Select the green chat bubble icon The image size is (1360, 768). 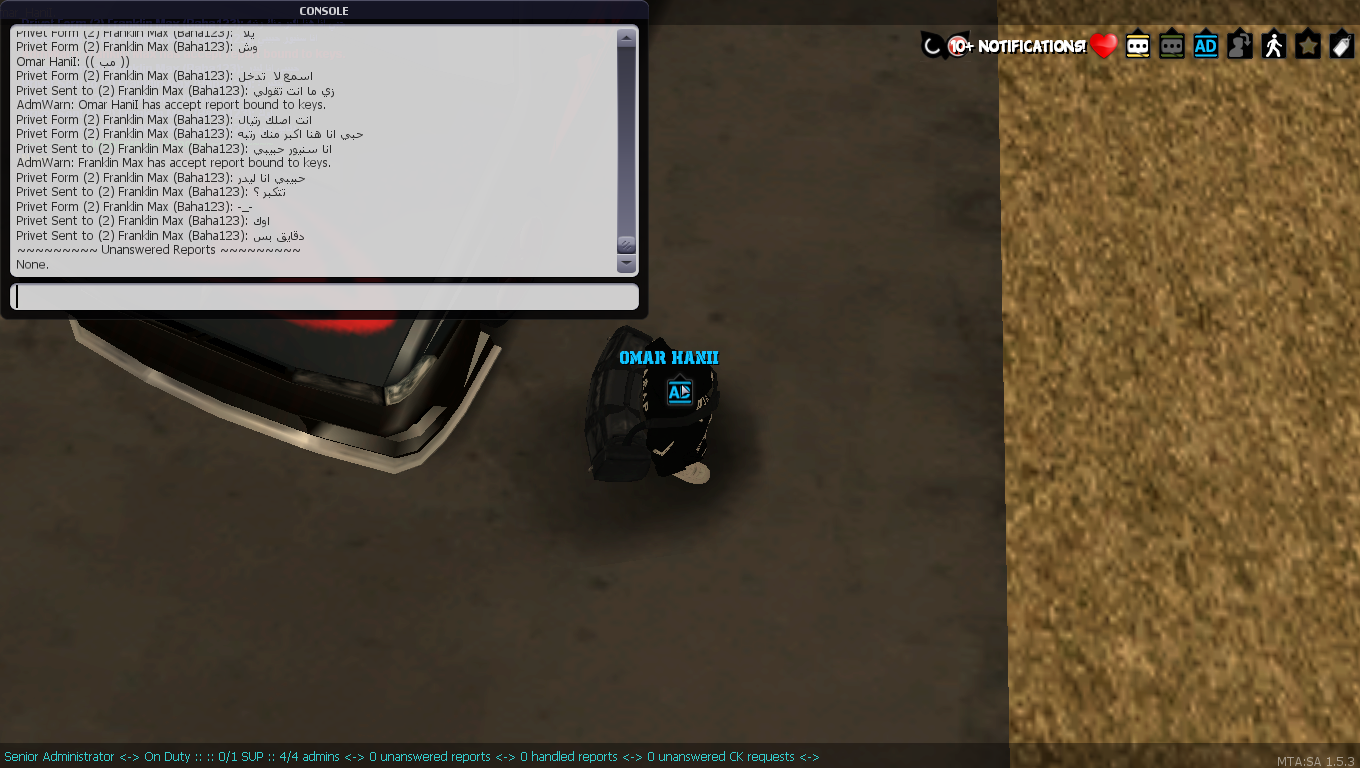(x=1172, y=46)
